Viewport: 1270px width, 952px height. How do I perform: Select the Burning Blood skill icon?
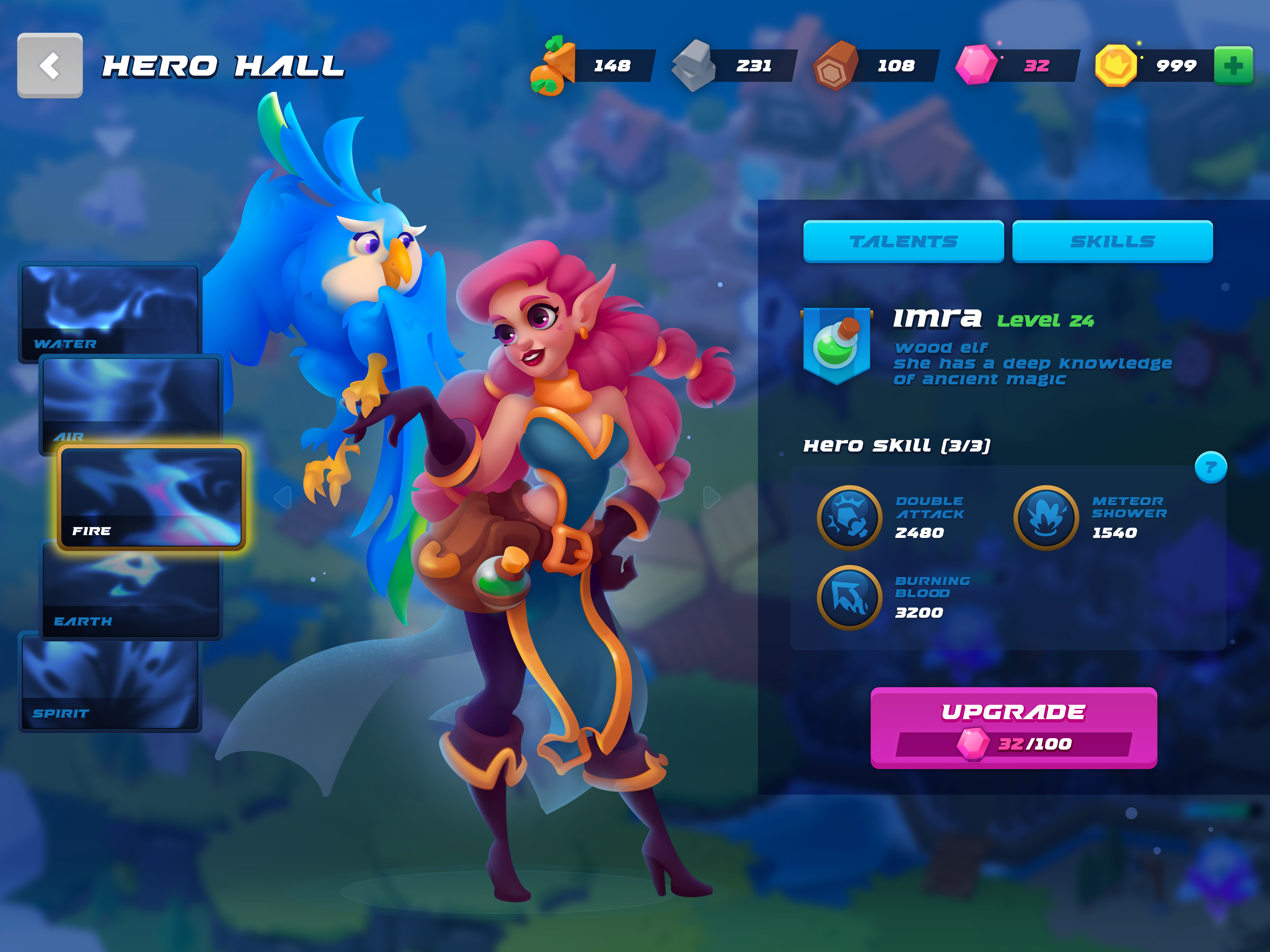tap(849, 597)
